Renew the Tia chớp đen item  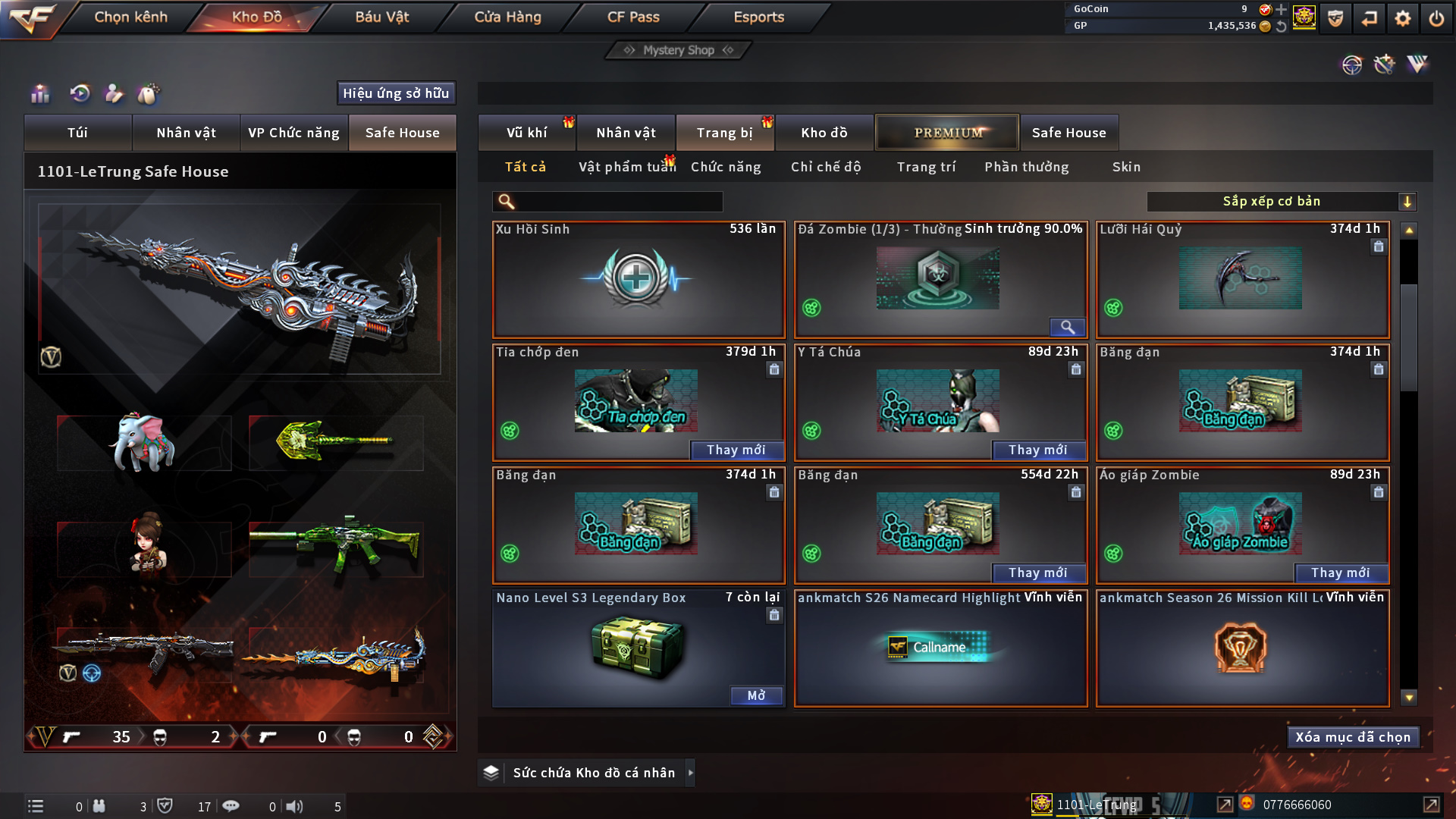coord(736,450)
